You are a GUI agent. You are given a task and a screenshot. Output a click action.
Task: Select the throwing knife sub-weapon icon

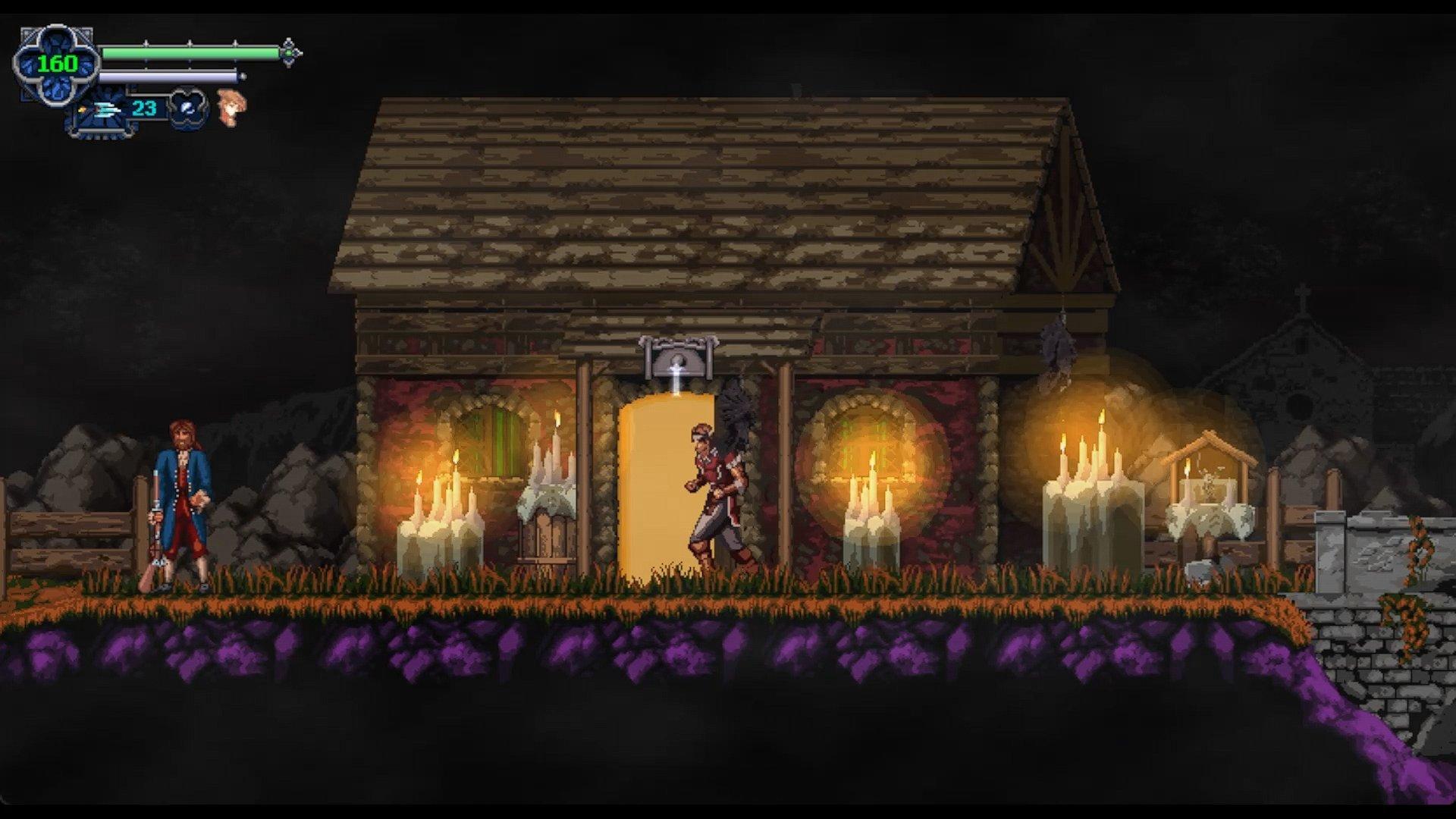click(x=106, y=108)
